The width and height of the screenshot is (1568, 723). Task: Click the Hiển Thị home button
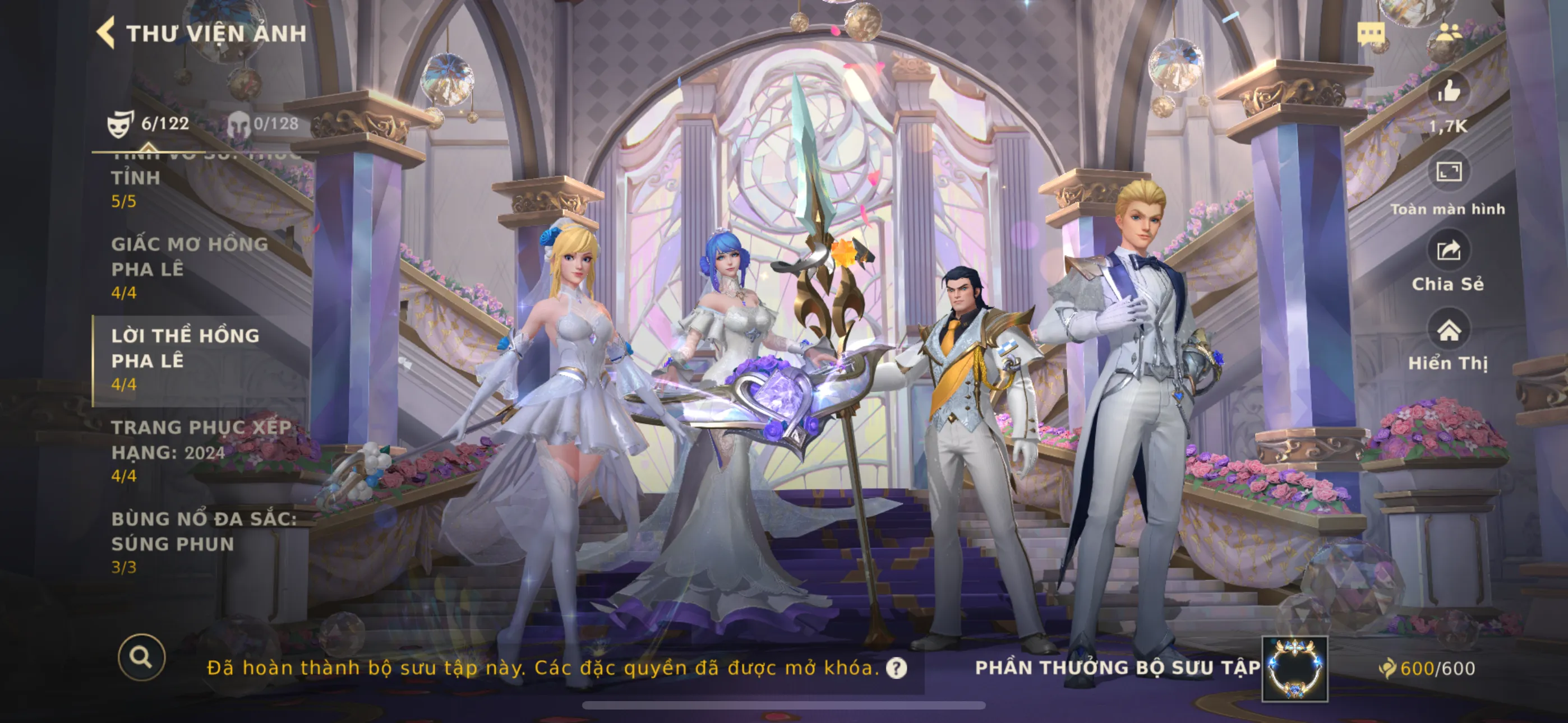pyautogui.click(x=1448, y=331)
